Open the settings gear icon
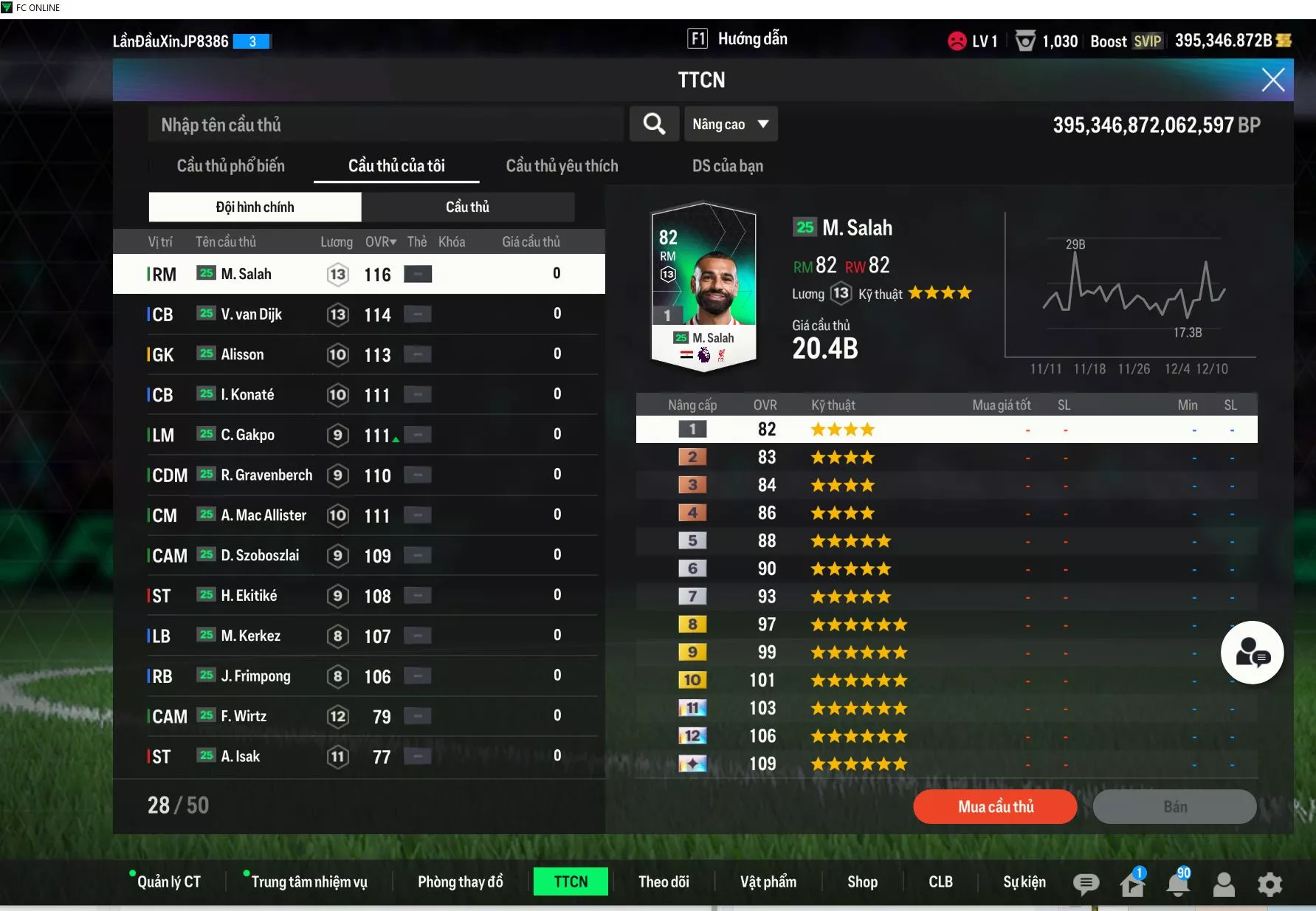This screenshot has width=1316, height=911. pyautogui.click(x=1270, y=884)
